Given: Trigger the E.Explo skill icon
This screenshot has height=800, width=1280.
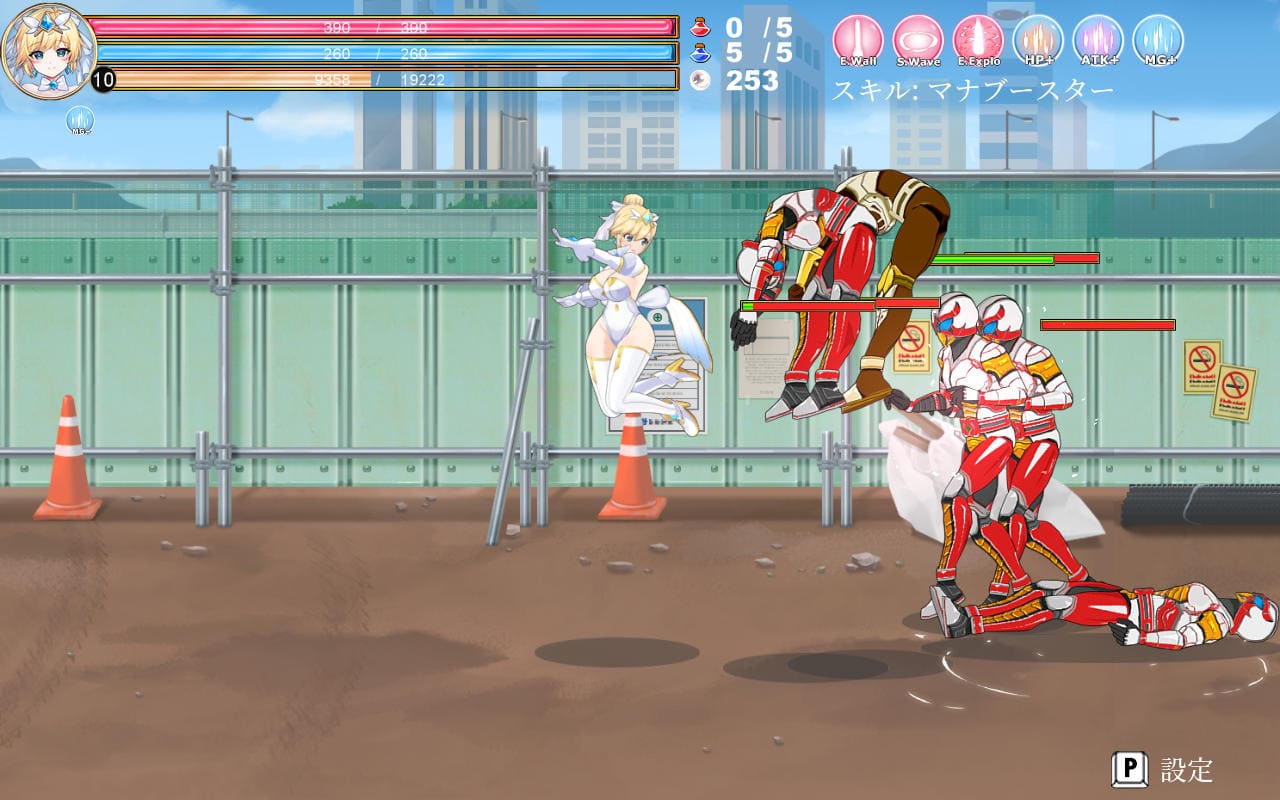Looking at the screenshot, I should (x=978, y=41).
